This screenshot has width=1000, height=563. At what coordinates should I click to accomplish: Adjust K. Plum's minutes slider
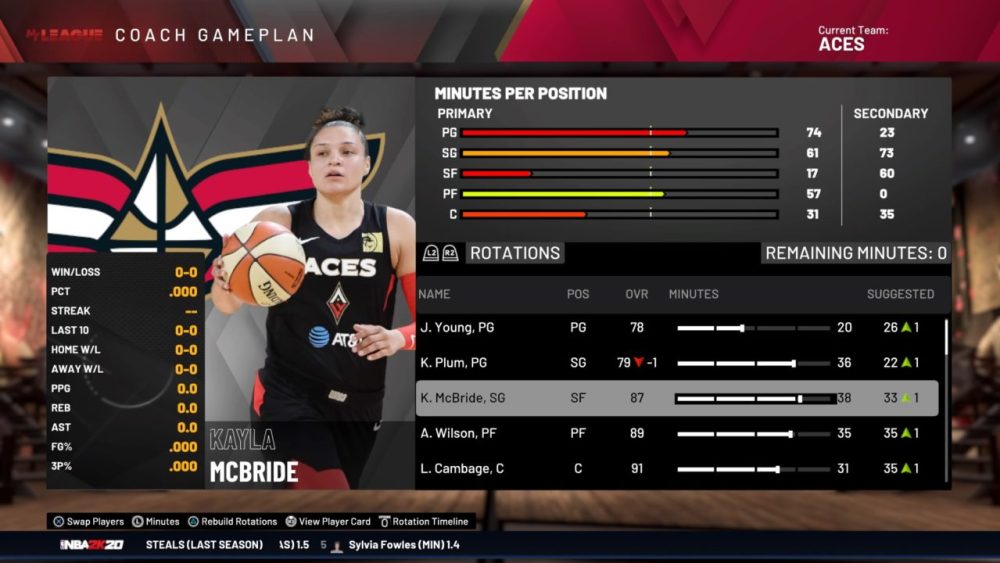pyautogui.click(x=793, y=363)
